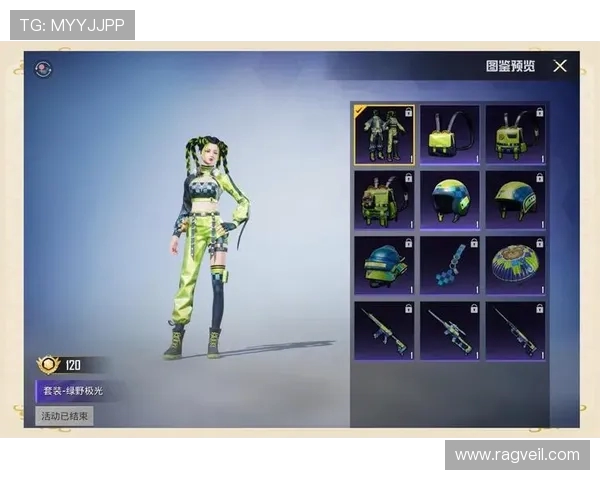Select the two-character outfit set thumbnail

pos(384,134)
